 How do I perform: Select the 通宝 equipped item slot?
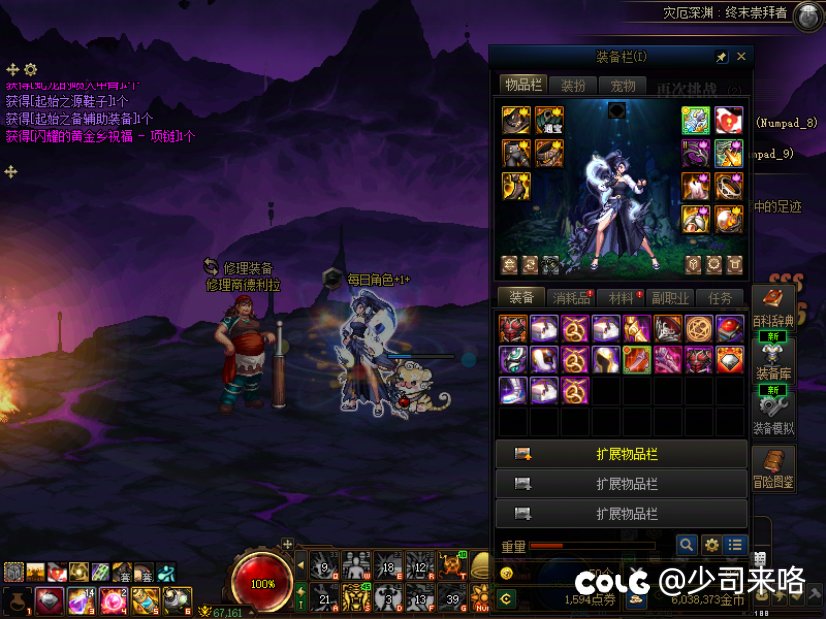point(549,122)
